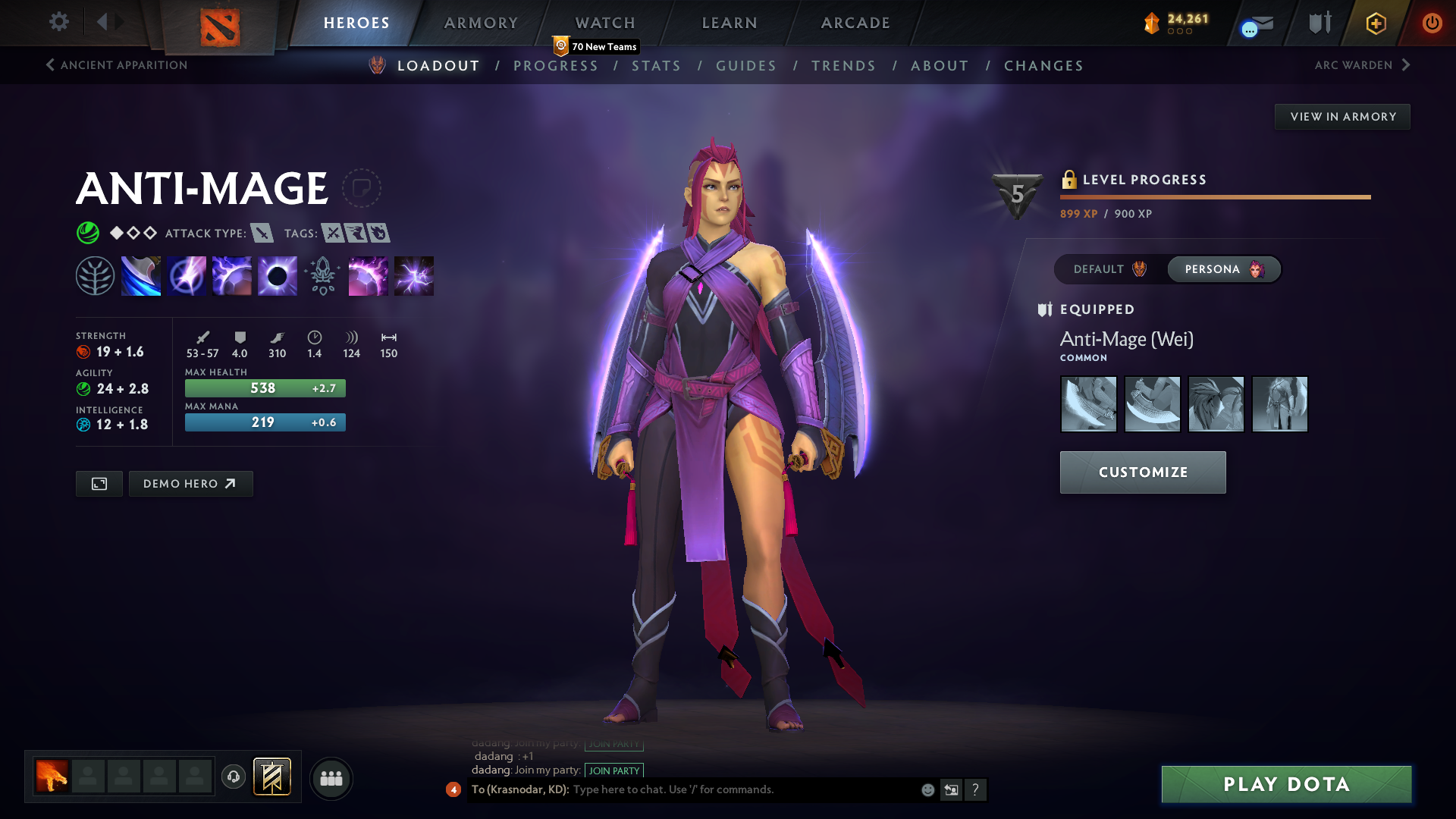Open the party members icon near the lineup
Image resolution: width=1456 pixels, height=819 pixels.
(x=331, y=778)
